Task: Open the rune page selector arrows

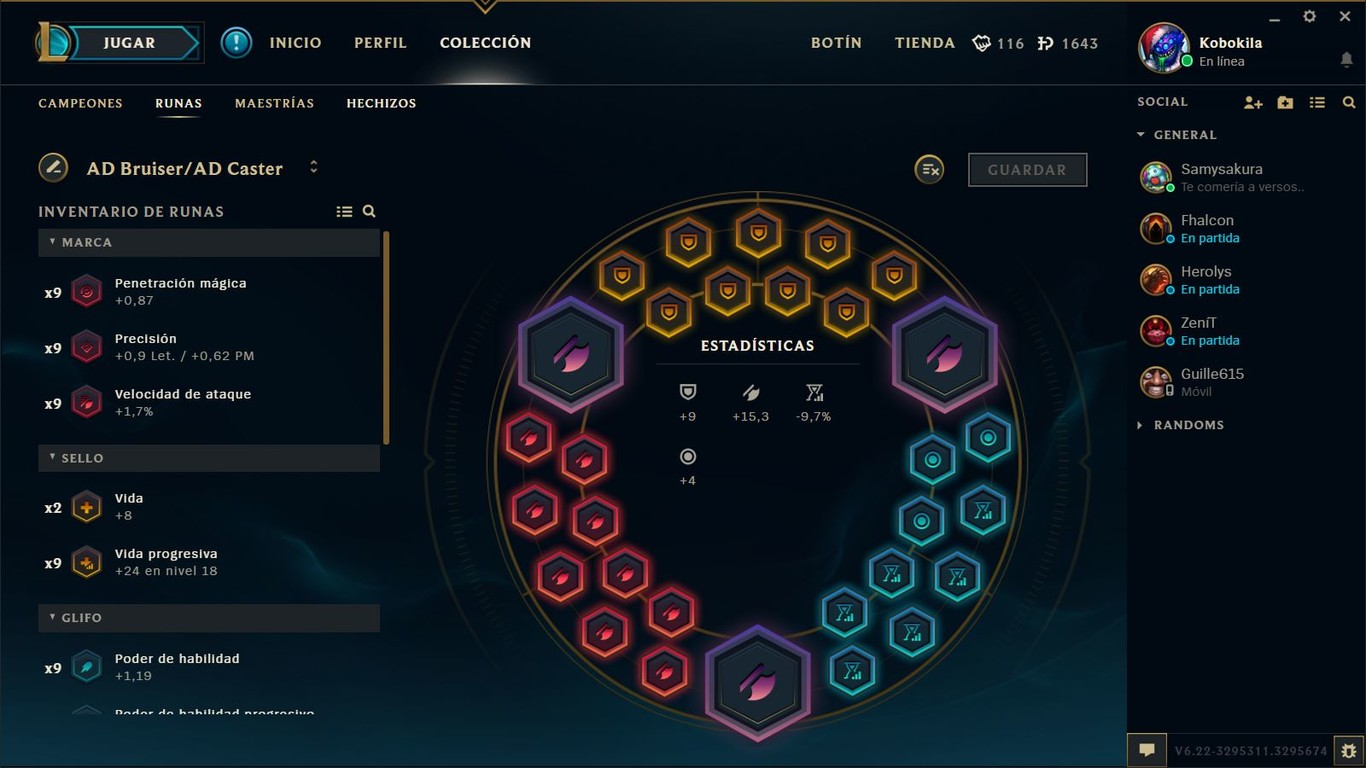Action: (313, 167)
